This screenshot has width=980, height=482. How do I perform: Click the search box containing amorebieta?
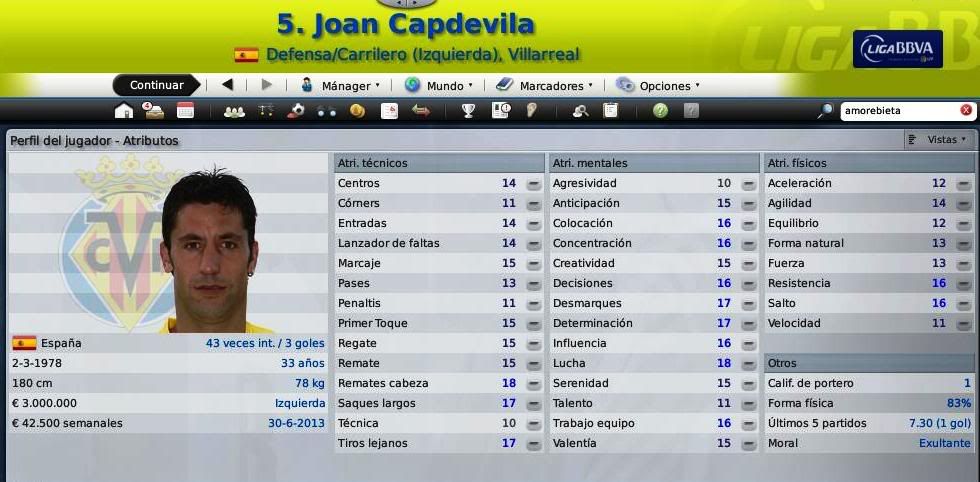pos(898,110)
